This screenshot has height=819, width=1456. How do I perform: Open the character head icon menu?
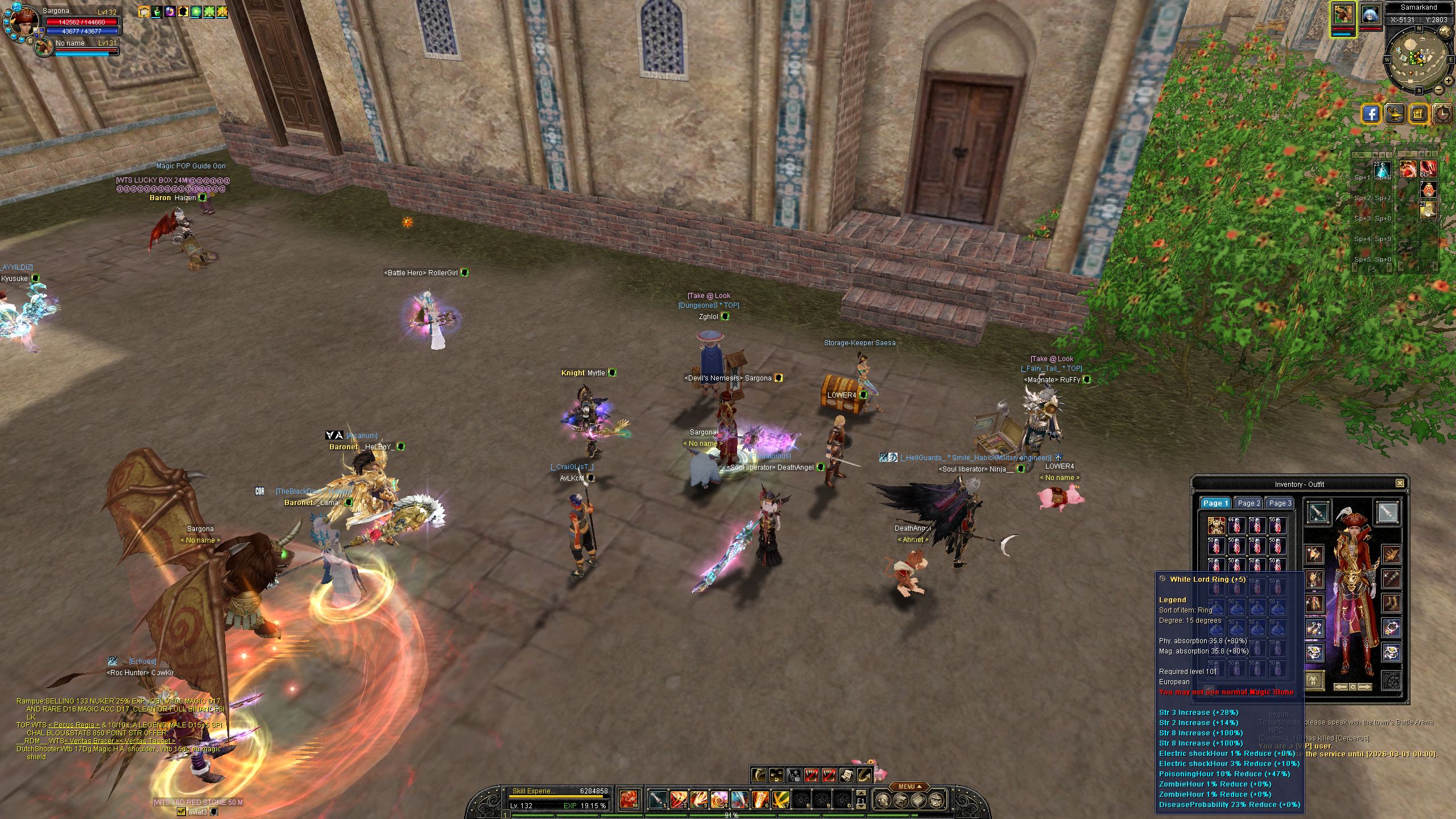point(882,801)
